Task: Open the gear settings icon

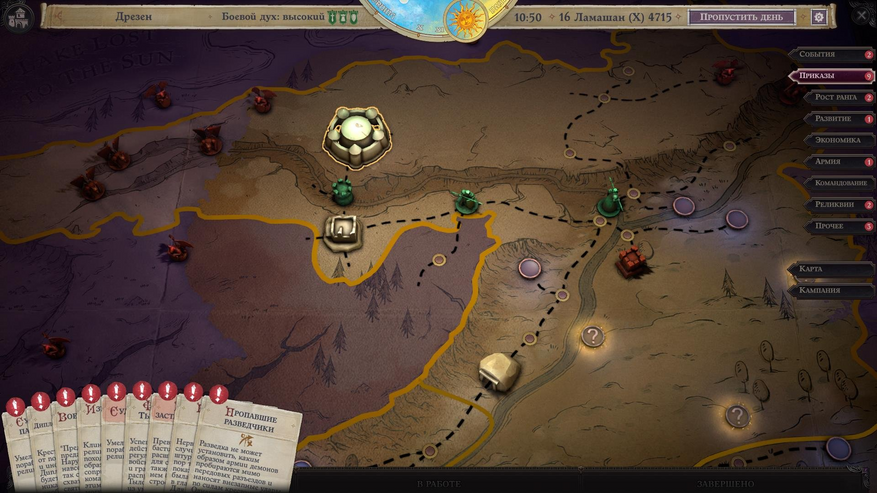Action: 819,17
